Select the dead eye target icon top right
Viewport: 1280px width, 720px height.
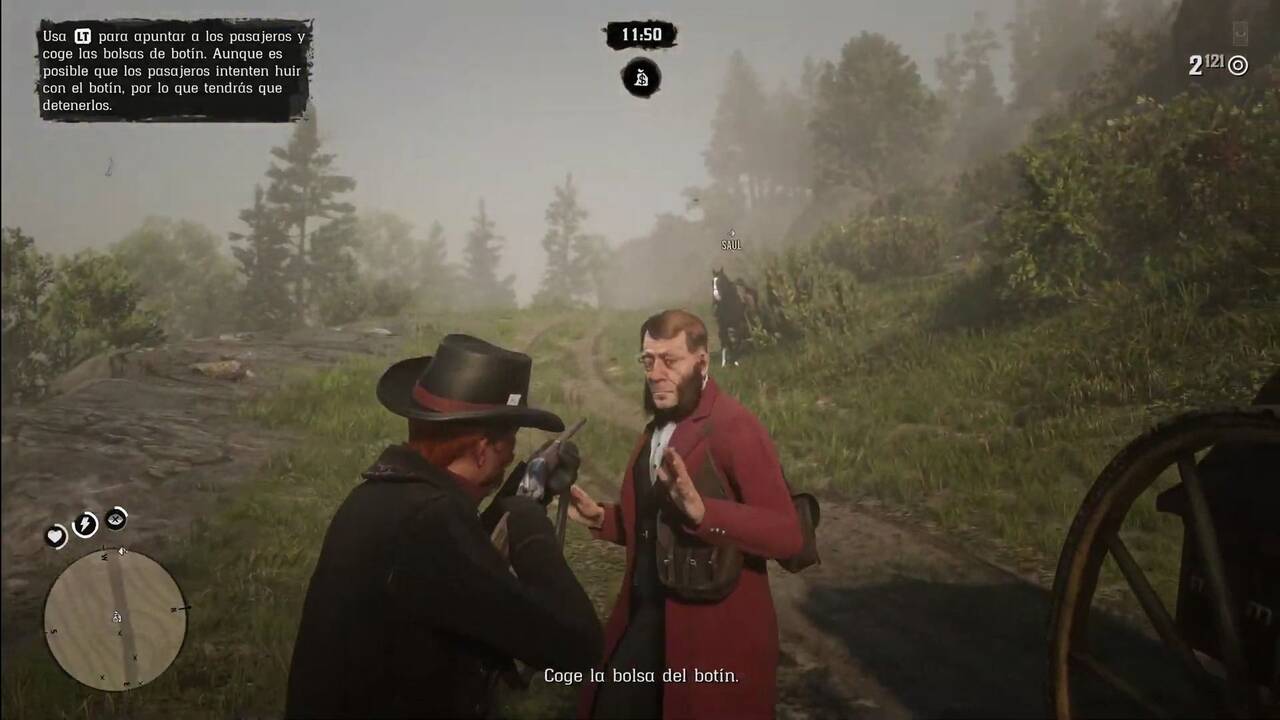pos(1237,66)
